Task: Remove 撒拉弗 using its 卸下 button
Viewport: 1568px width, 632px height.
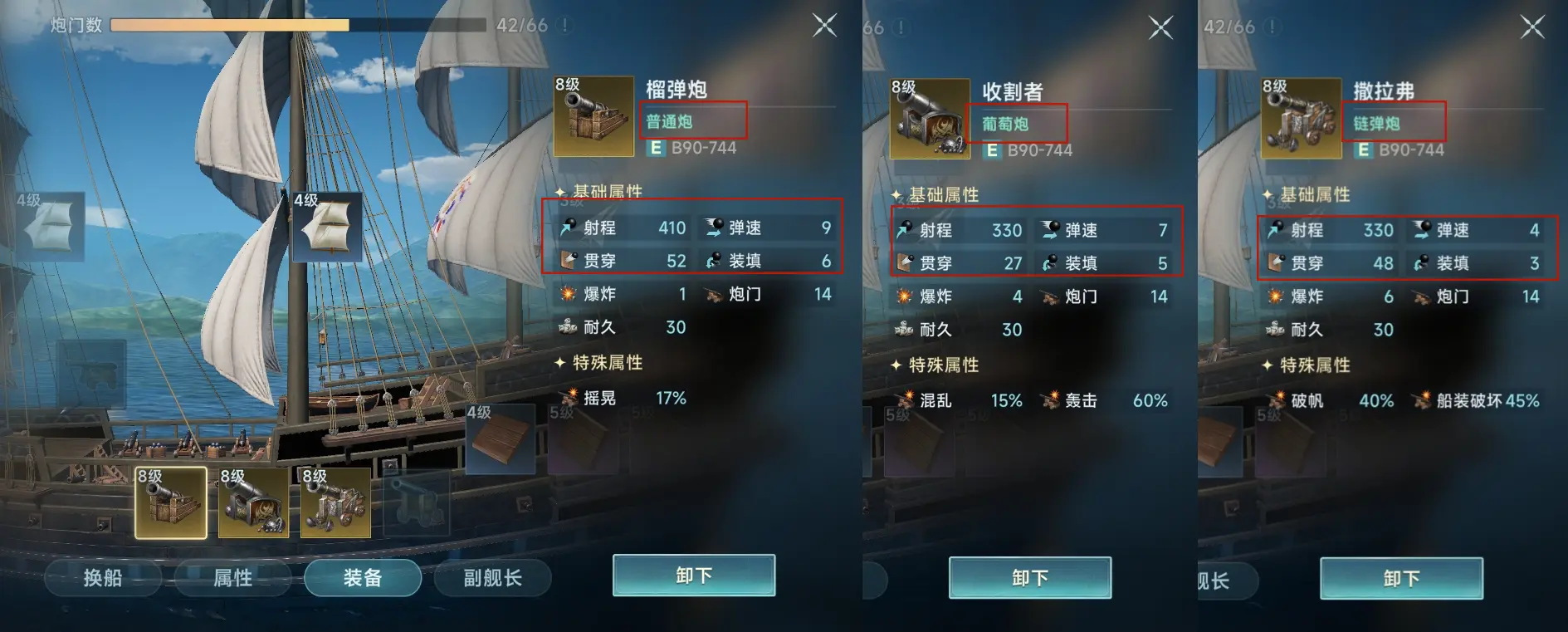Action: click(1401, 578)
